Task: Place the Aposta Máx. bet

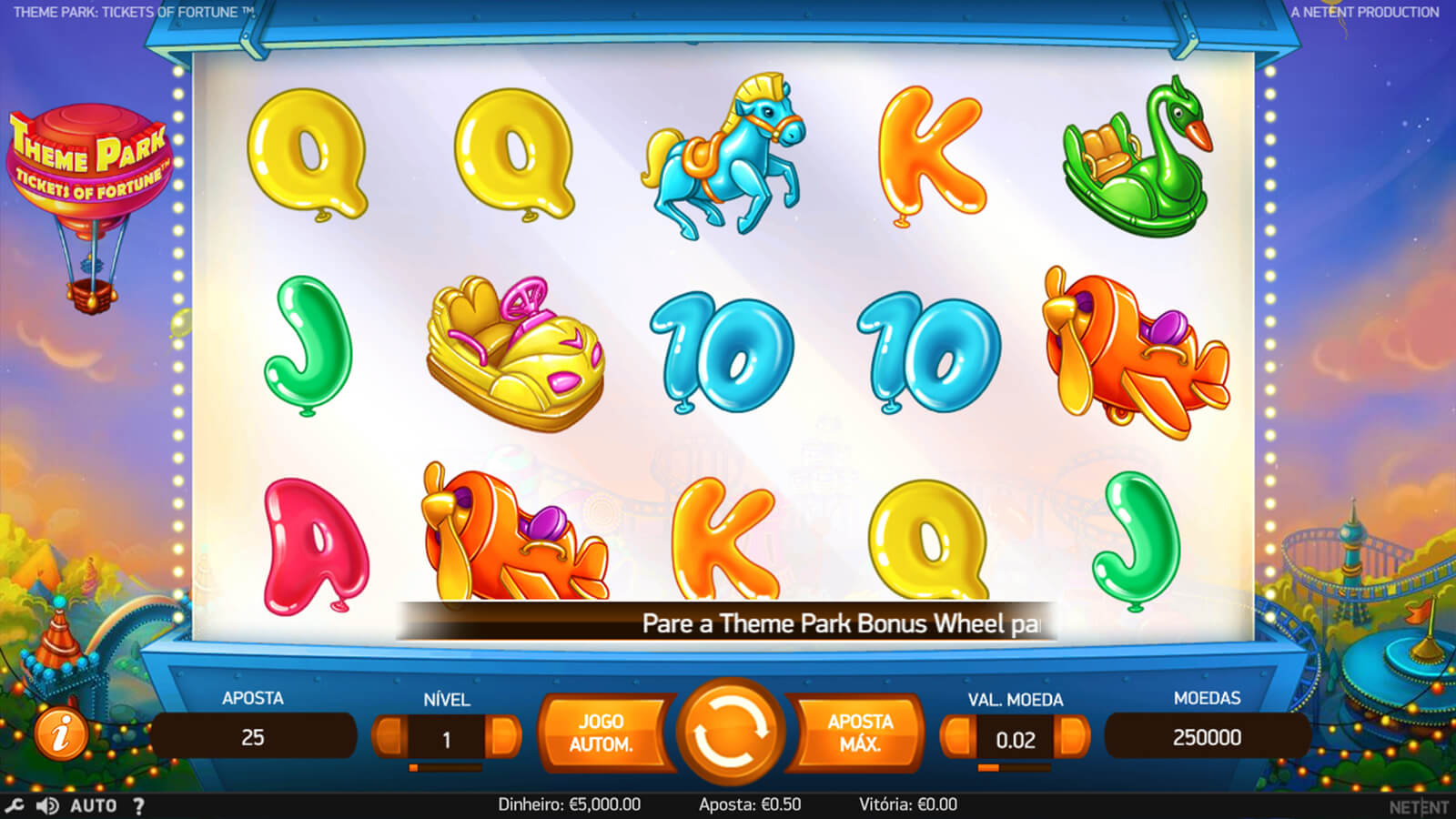Action: point(859,733)
